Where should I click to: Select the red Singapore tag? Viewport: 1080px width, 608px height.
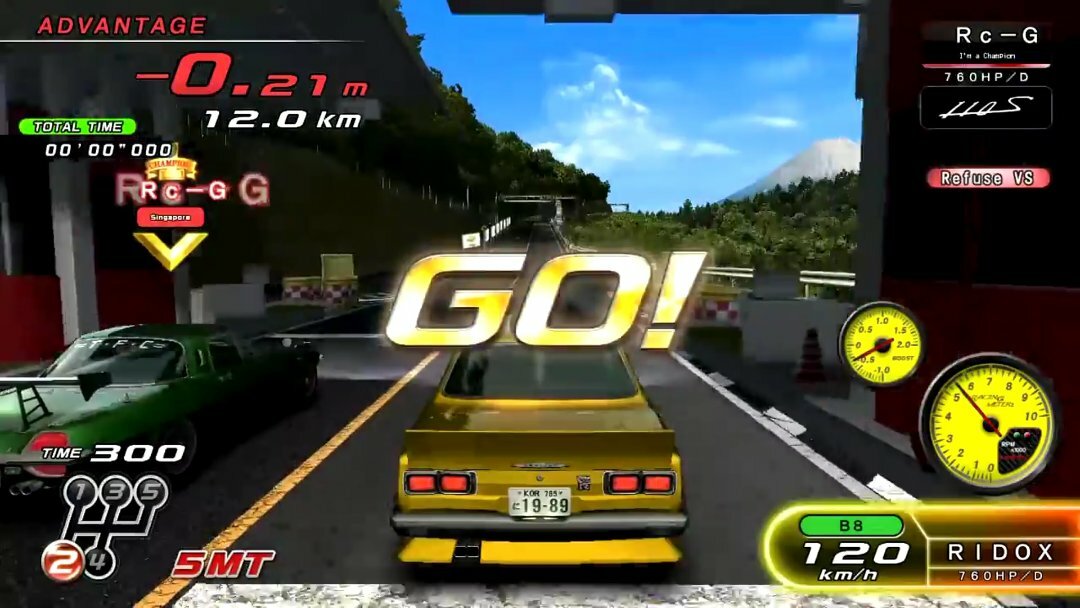coord(170,217)
